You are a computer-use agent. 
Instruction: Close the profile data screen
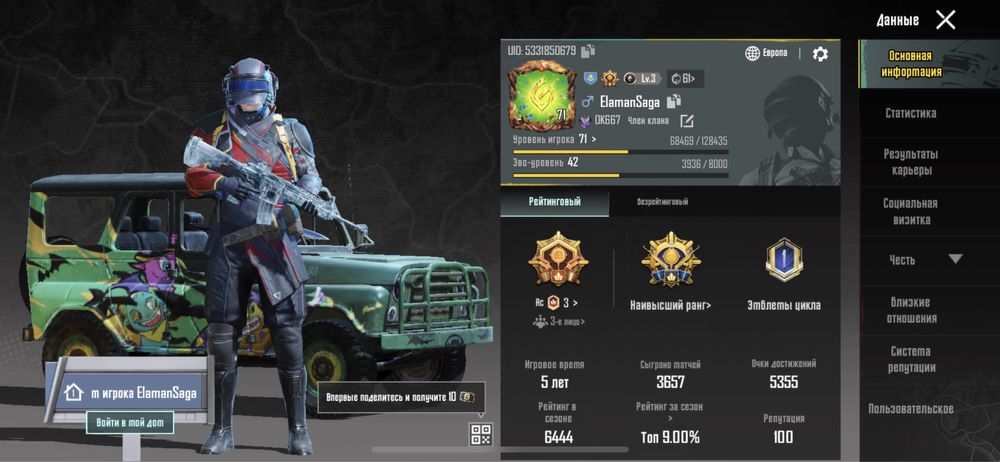click(x=945, y=20)
